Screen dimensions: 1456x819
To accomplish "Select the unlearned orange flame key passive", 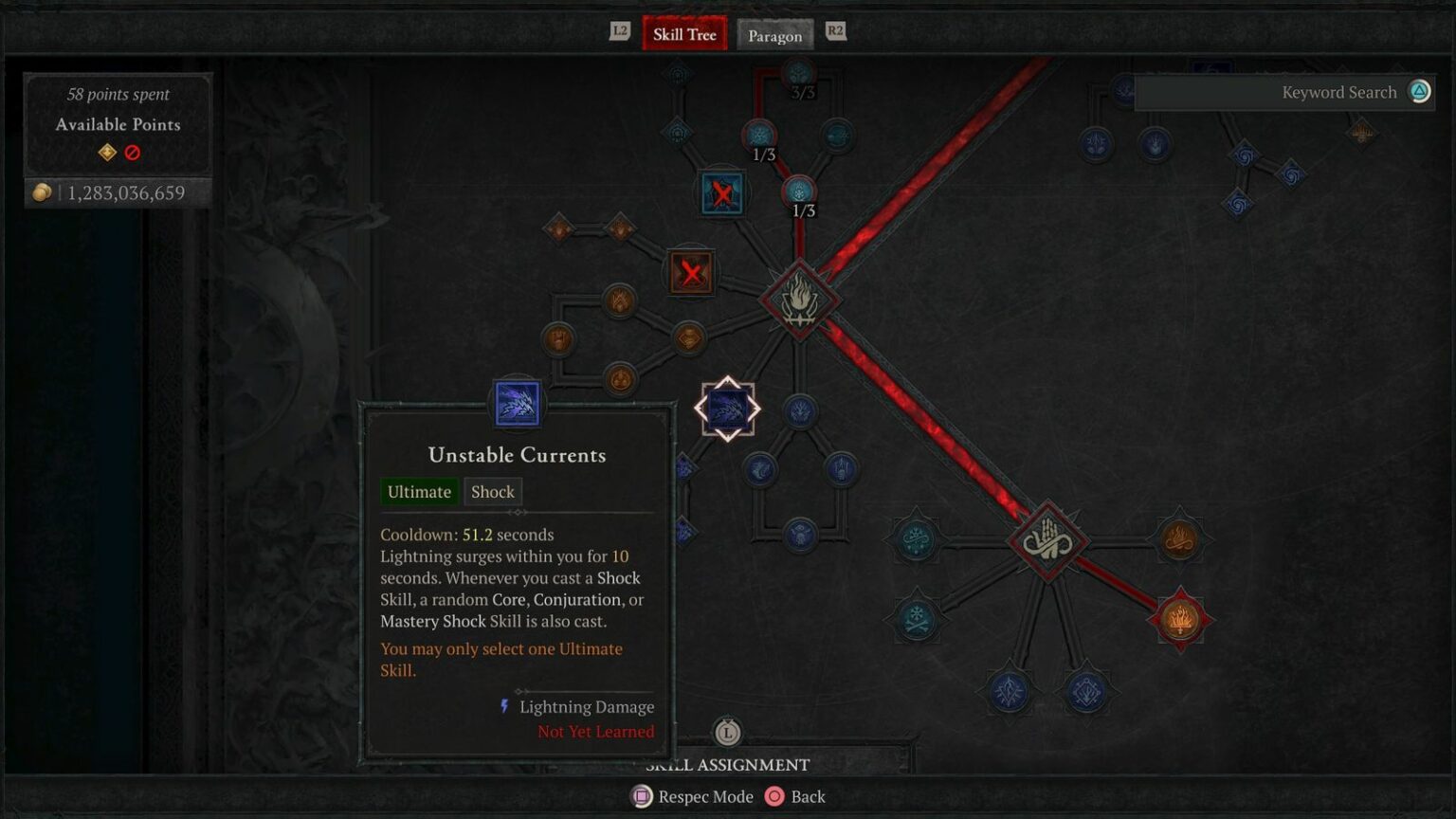I will (x=1179, y=540).
